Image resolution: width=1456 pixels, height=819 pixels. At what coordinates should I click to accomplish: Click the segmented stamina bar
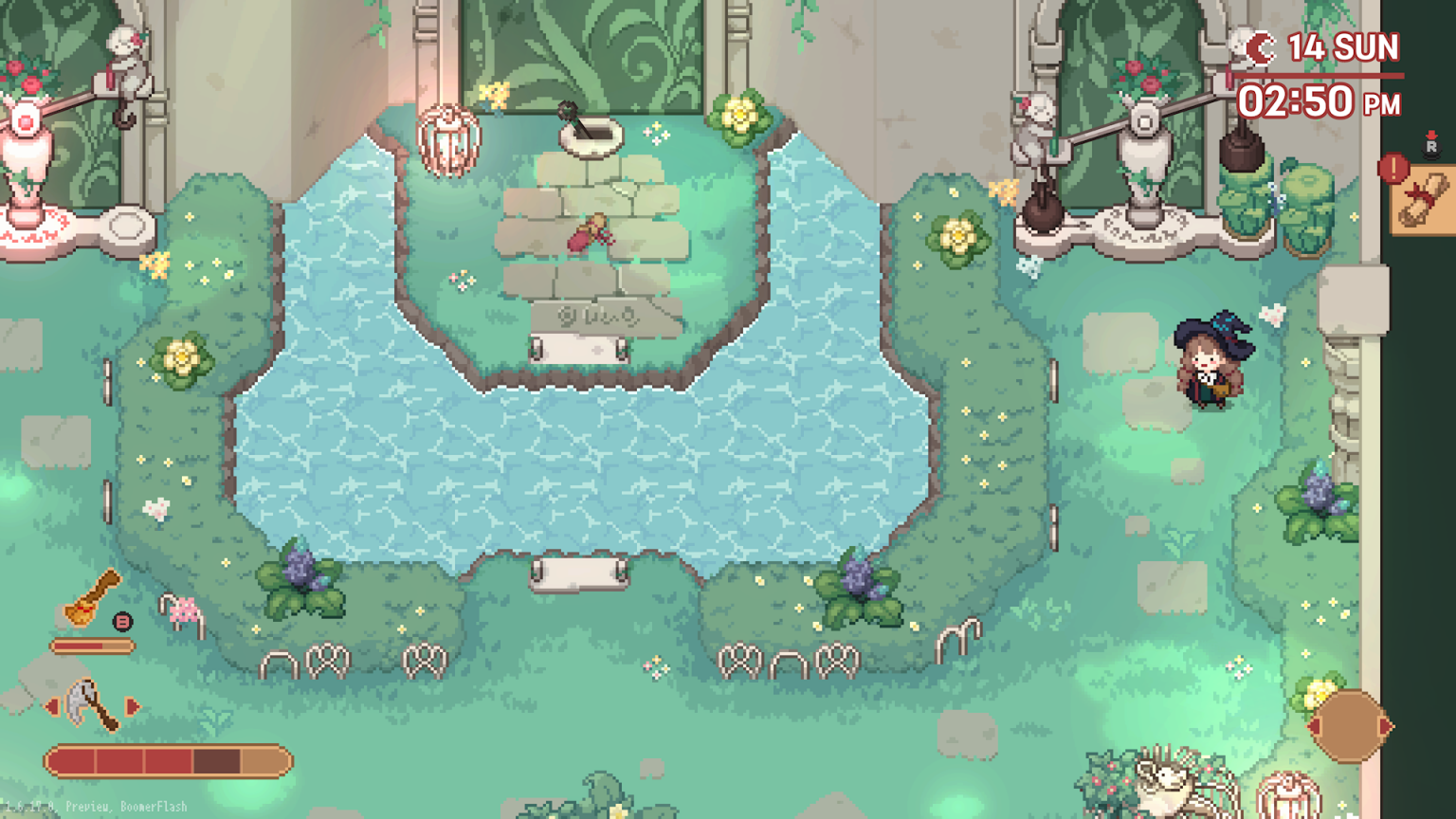point(169,759)
